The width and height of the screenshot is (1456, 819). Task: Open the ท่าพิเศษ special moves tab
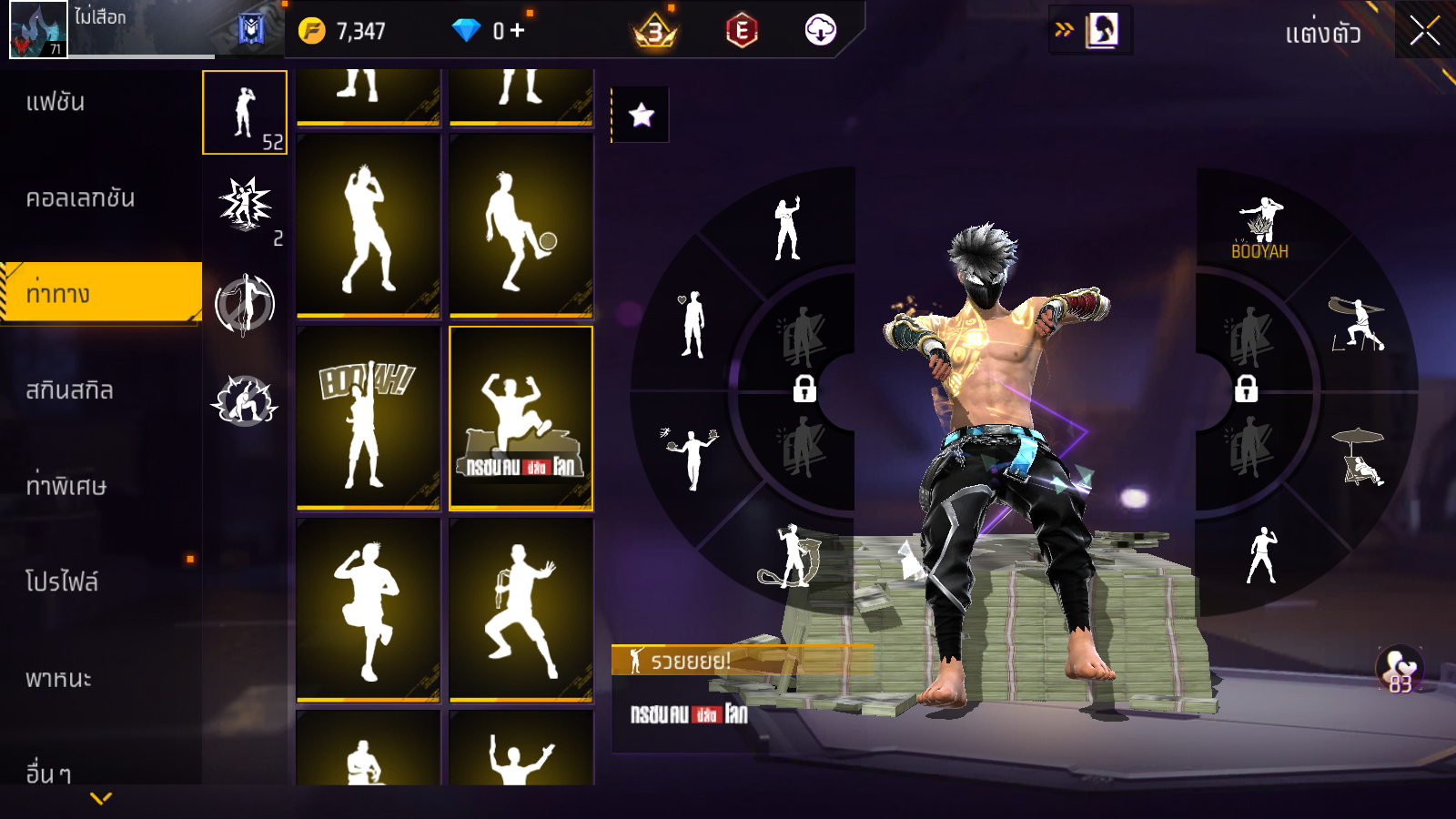(x=66, y=486)
